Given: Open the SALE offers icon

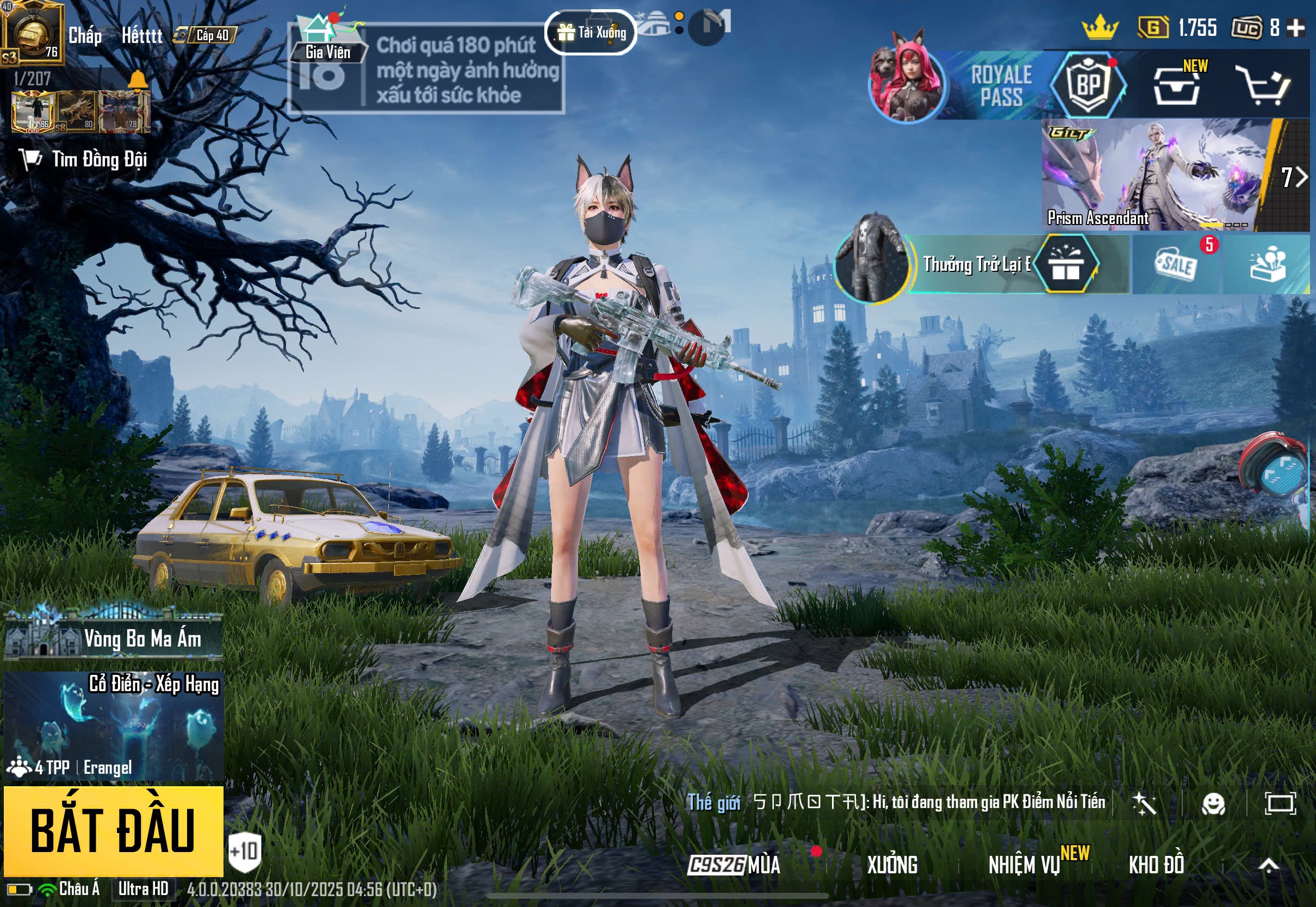Looking at the screenshot, I should coord(1176,265).
